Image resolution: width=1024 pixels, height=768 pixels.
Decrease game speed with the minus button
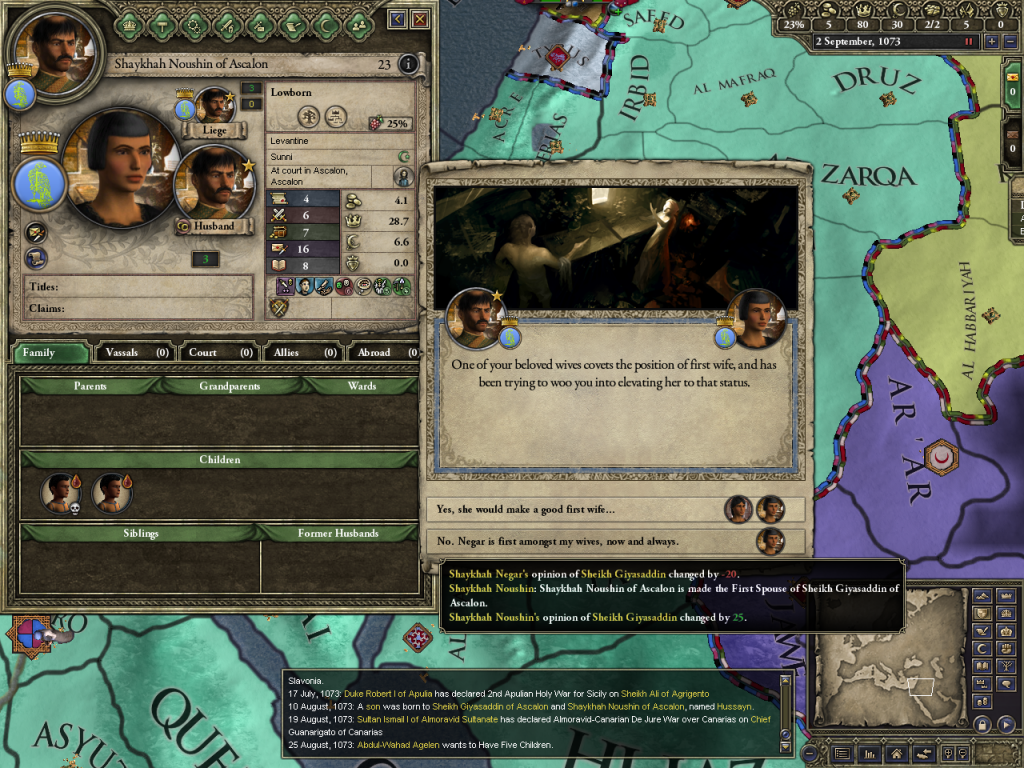[1009, 42]
